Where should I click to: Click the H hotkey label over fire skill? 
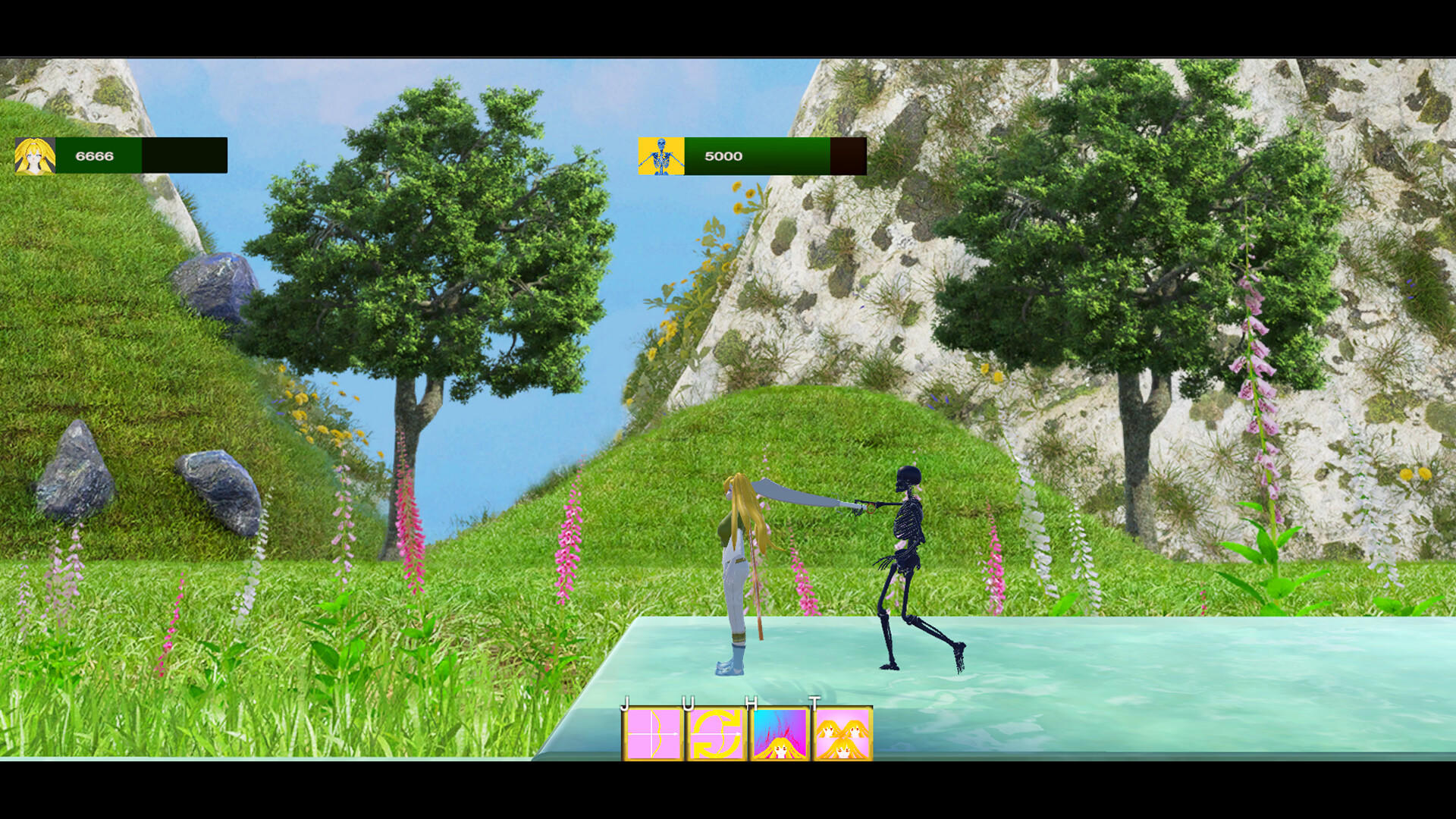click(x=751, y=704)
